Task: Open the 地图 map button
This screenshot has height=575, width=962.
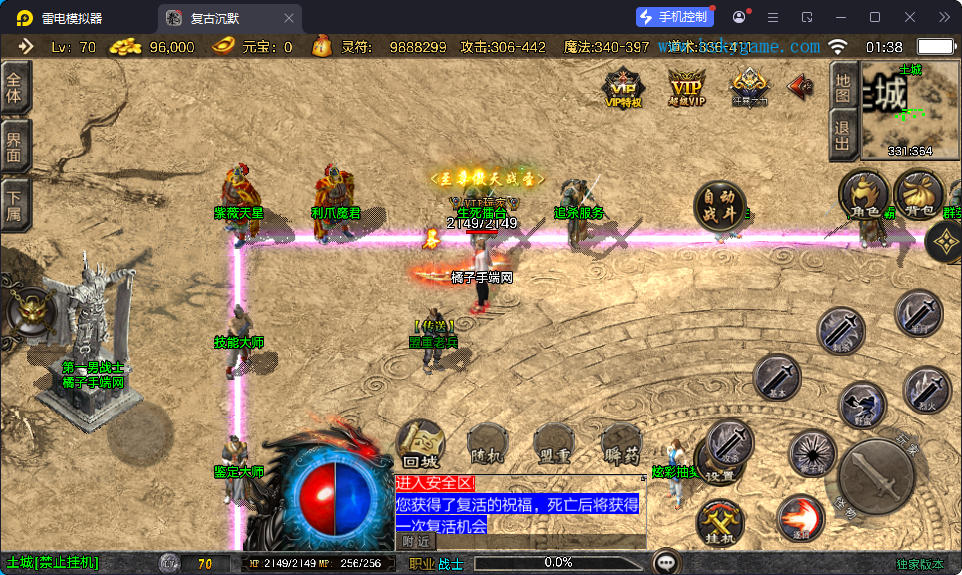Action: [x=844, y=86]
